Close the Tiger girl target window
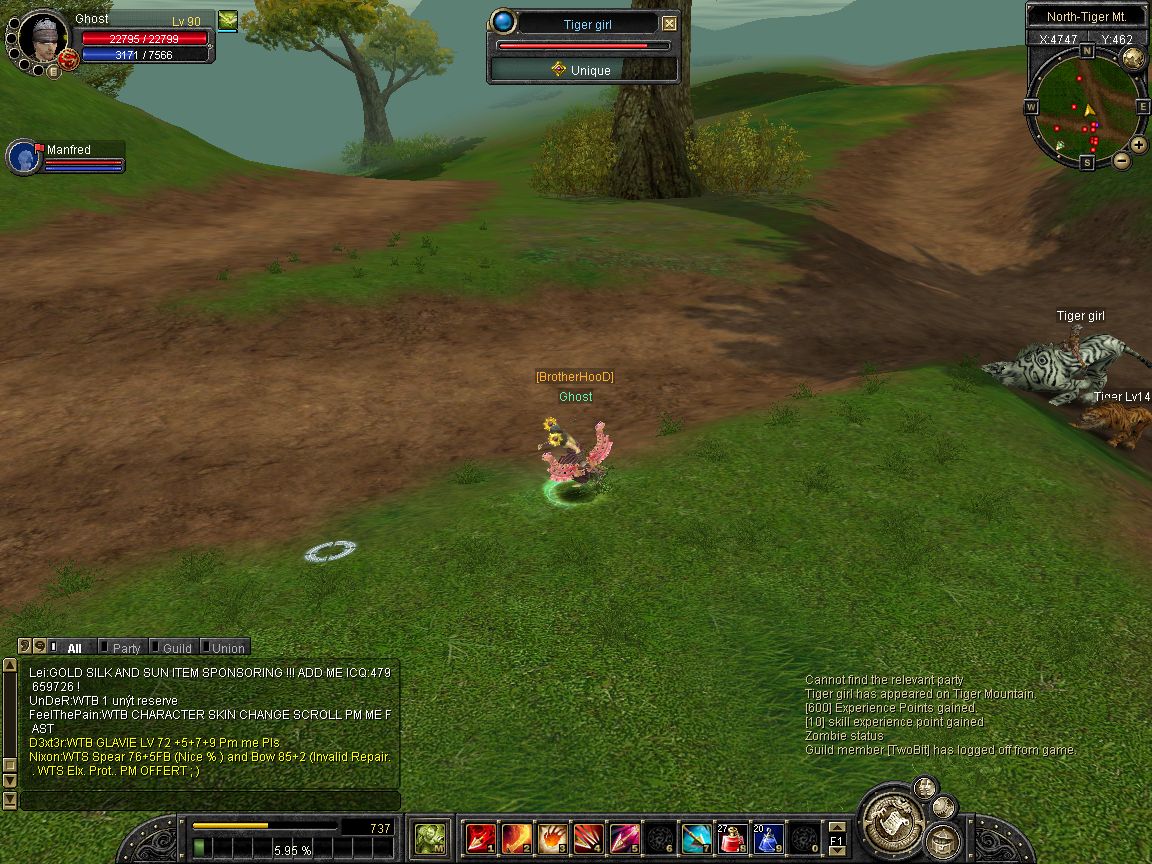 (669, 24)
